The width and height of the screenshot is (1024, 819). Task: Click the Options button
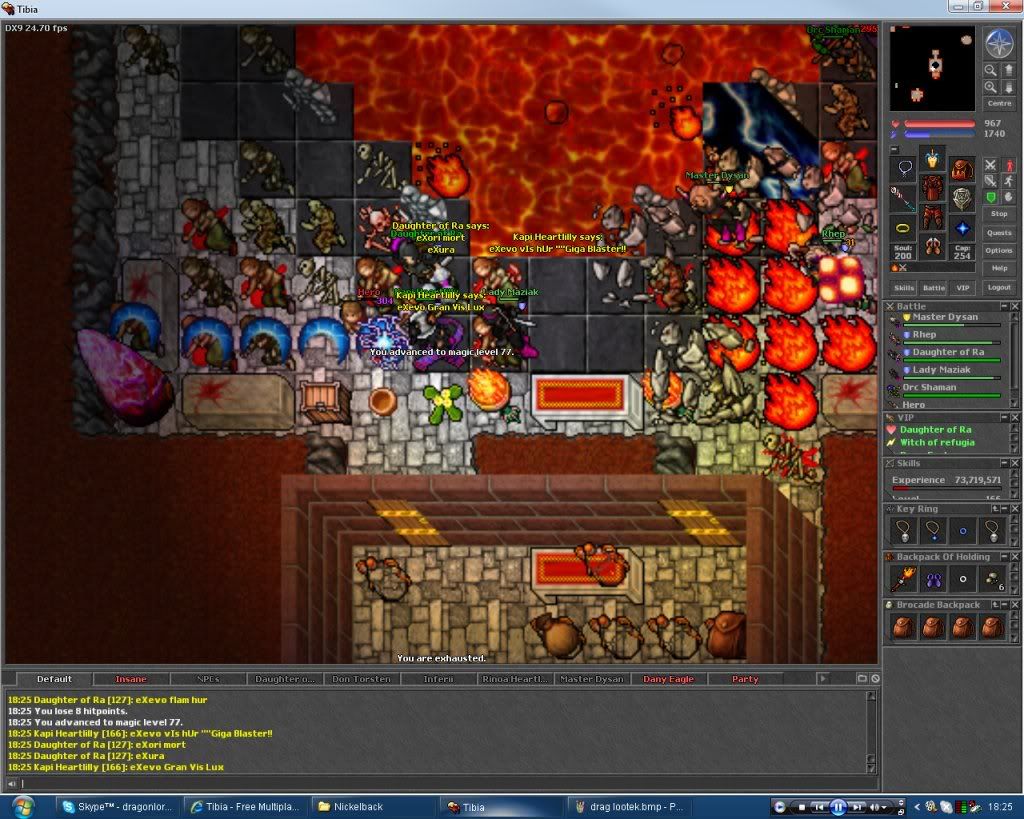pos(999,250)
